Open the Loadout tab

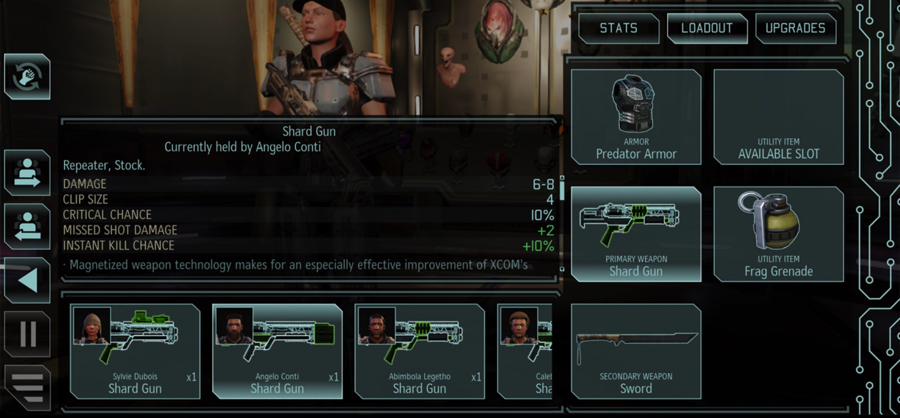click(705, 28)
